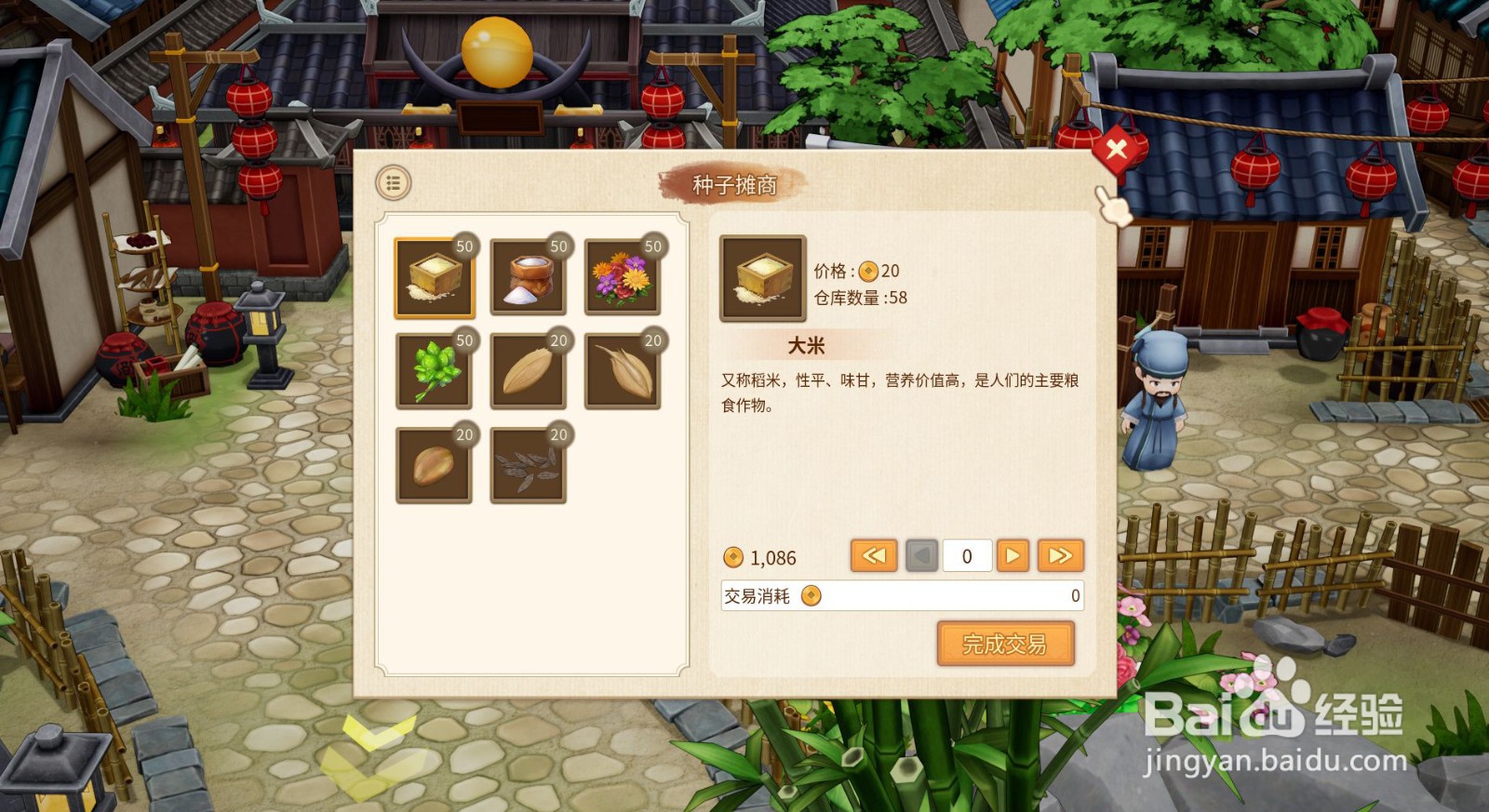Click the coin icon next to 1,086 balance
The image size is (1489, 812).
click(734, 557)
